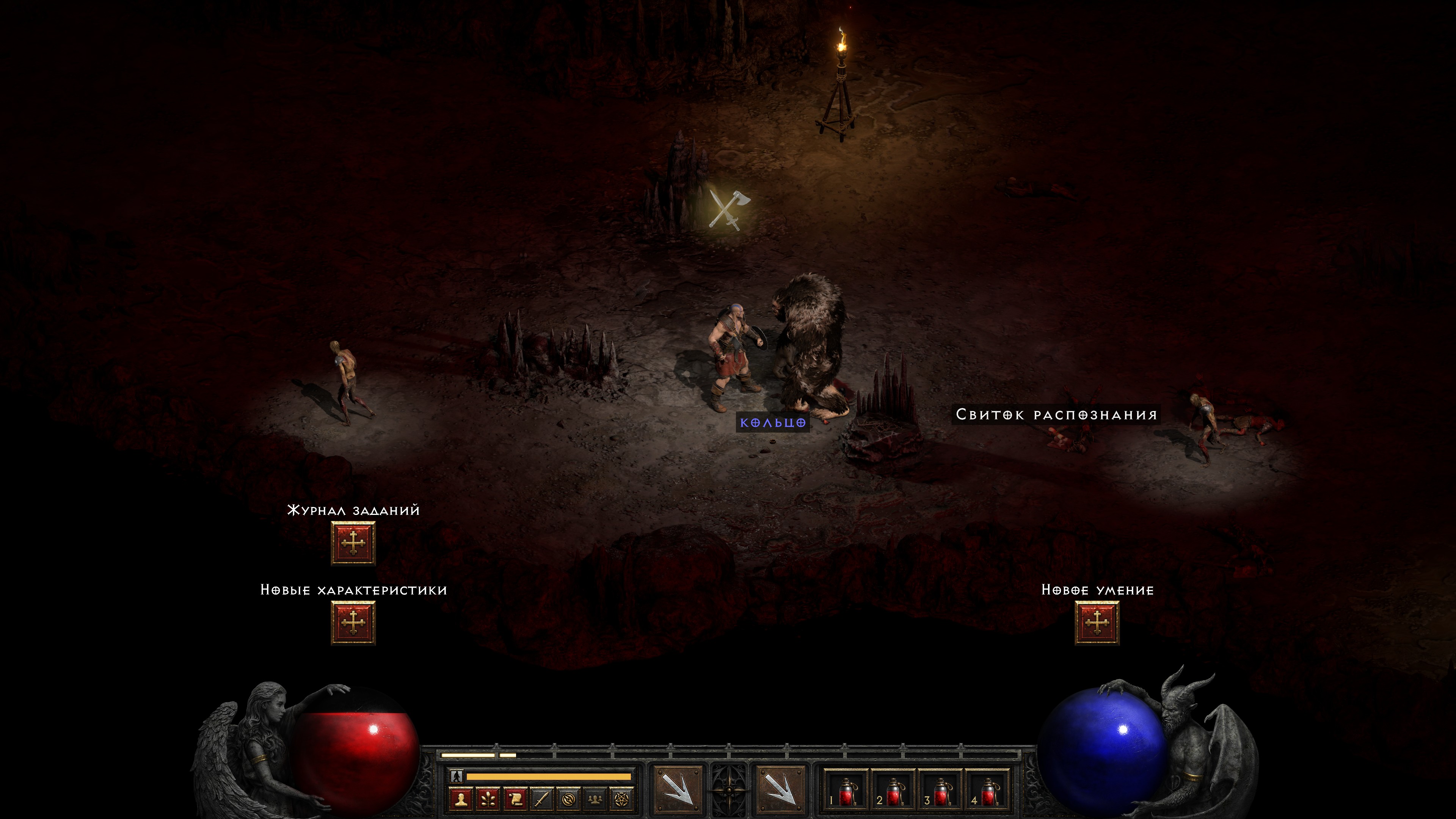Open the quest log notification button
This screenshot has width=1456, height=819.
point(353,543)
